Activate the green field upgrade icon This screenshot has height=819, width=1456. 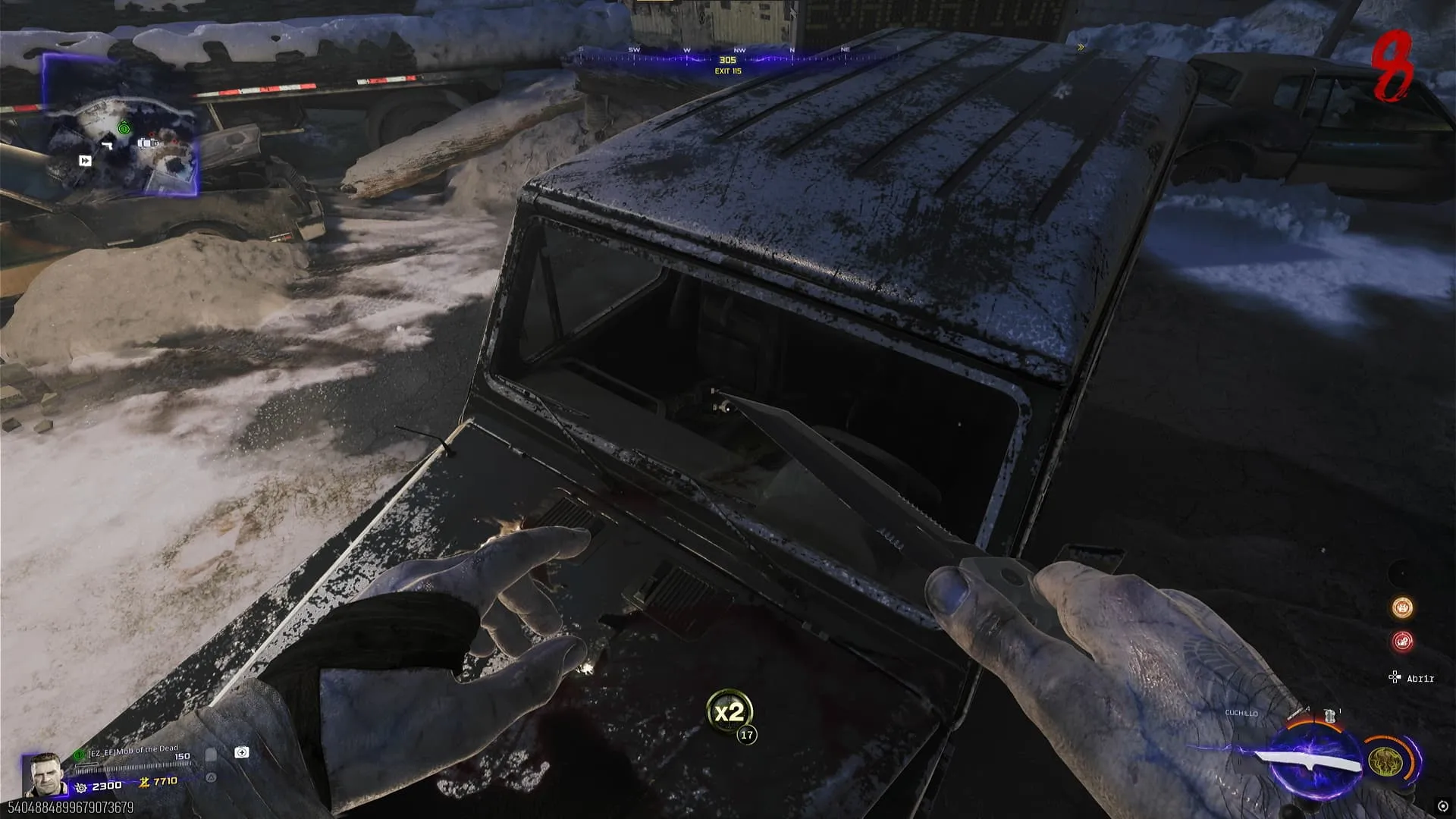click(x=1383, y=761)
